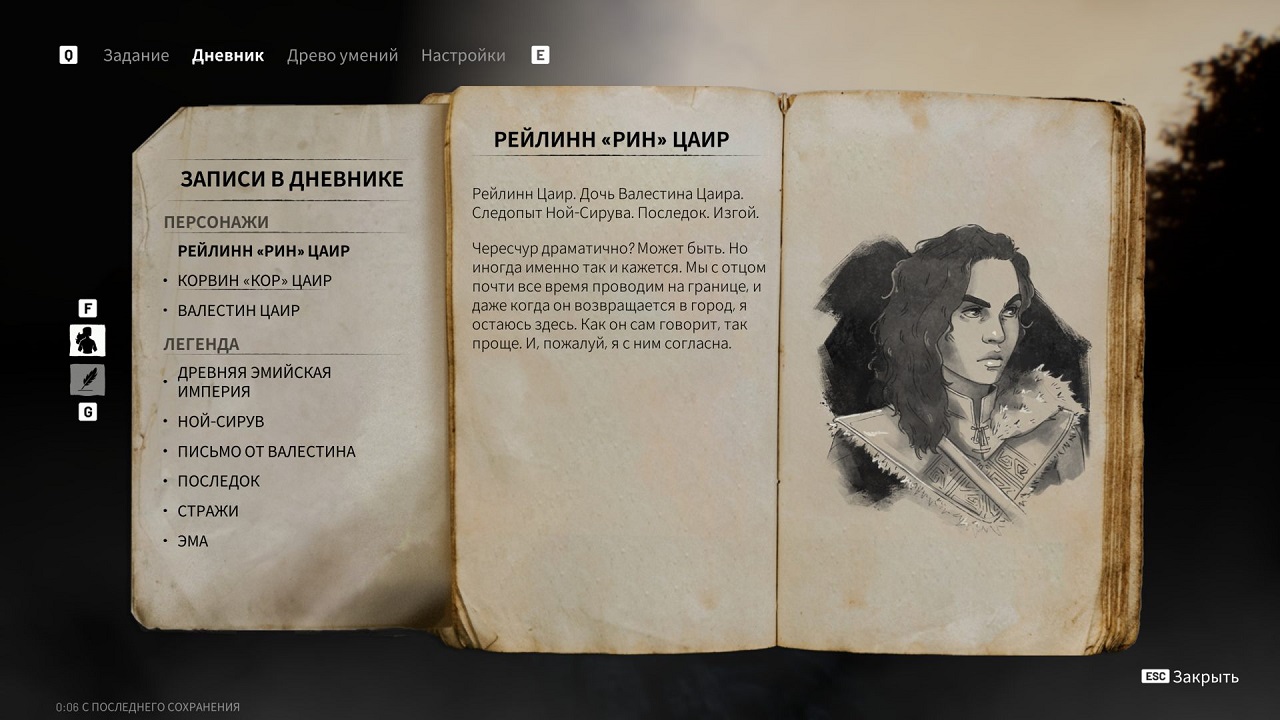Read the Древняя Эмийская Империя entry
This screenshot has height=720, width=1280.
click(x=254, y=382)
